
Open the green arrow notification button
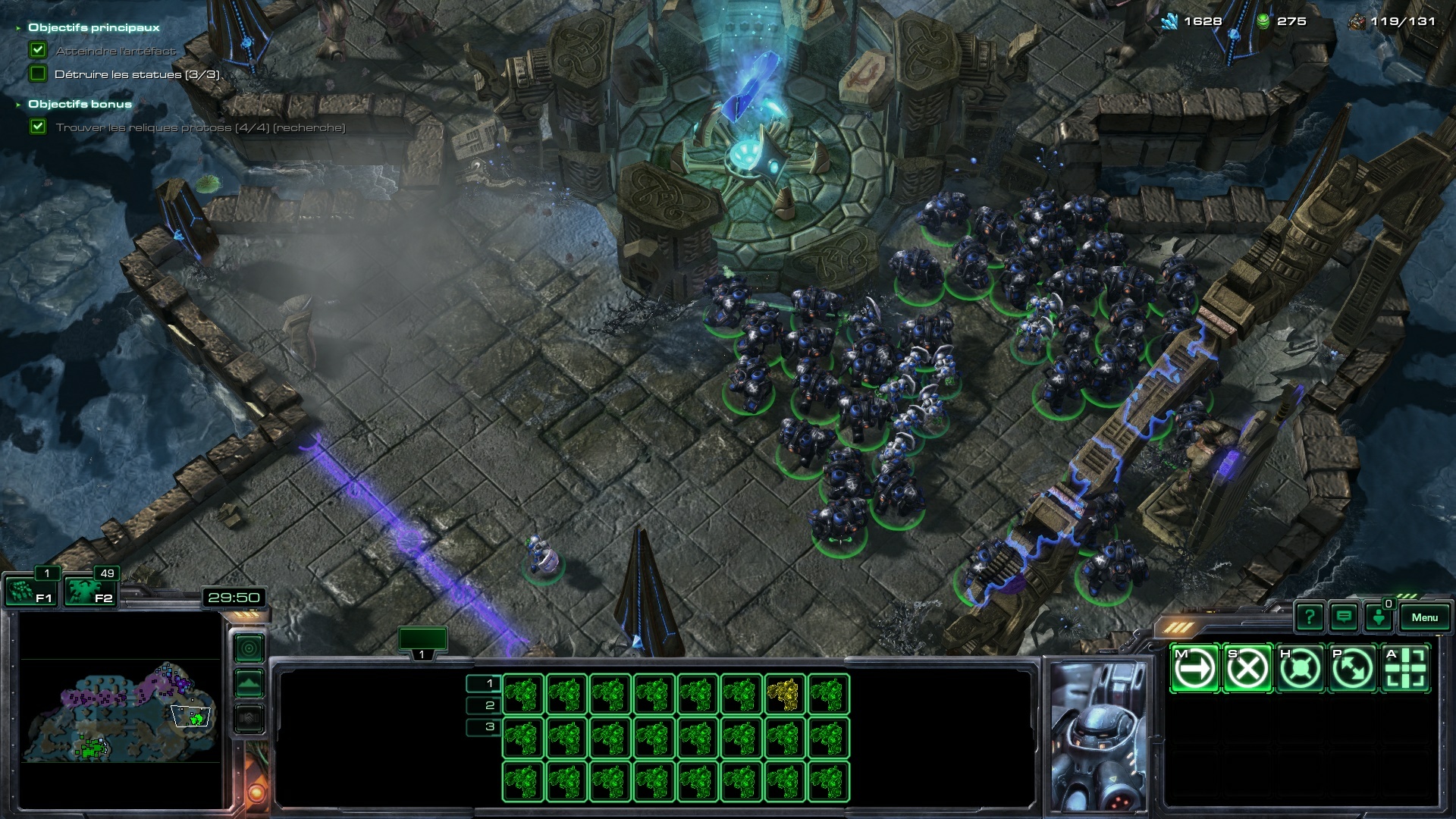[1379, 617]
